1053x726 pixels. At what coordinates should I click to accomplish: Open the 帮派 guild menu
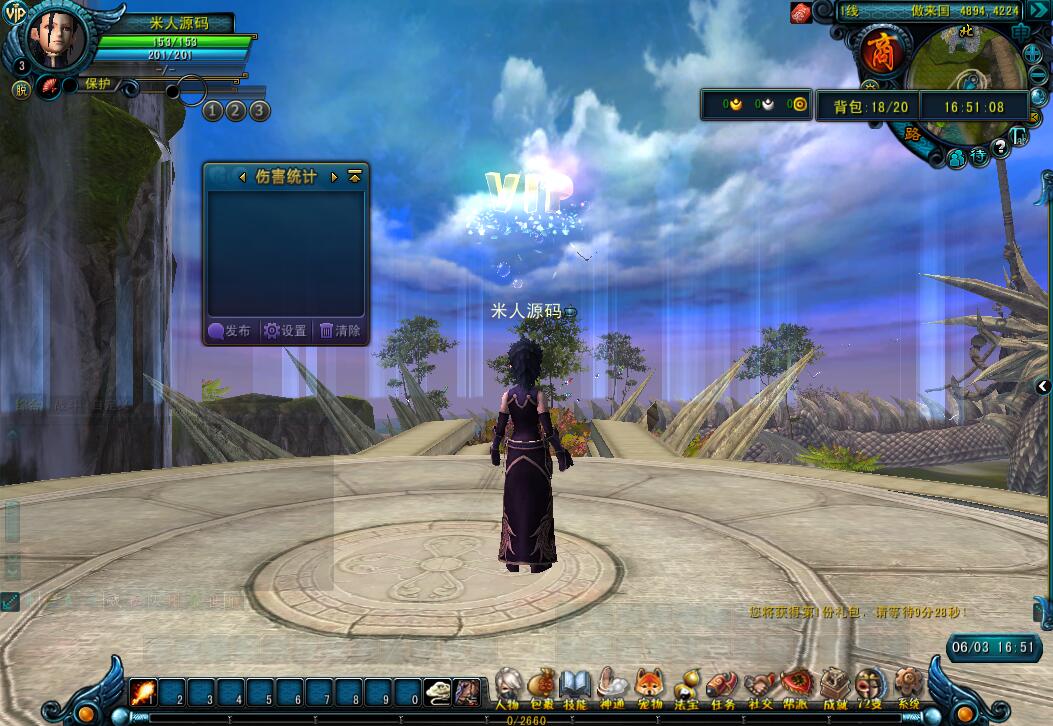tap(797, 685)
